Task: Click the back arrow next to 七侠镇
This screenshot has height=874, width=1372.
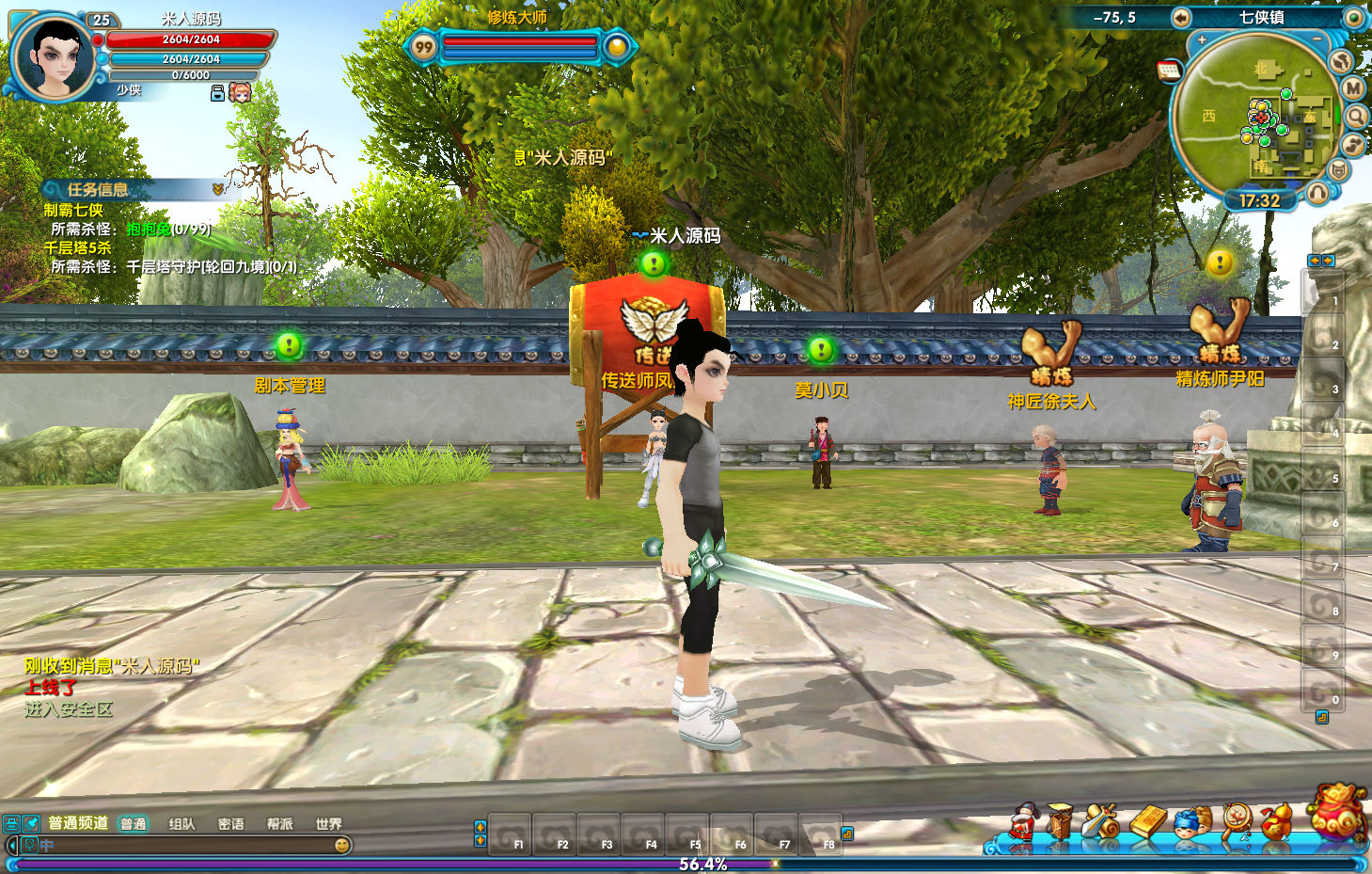Action: click(1181, 18)
